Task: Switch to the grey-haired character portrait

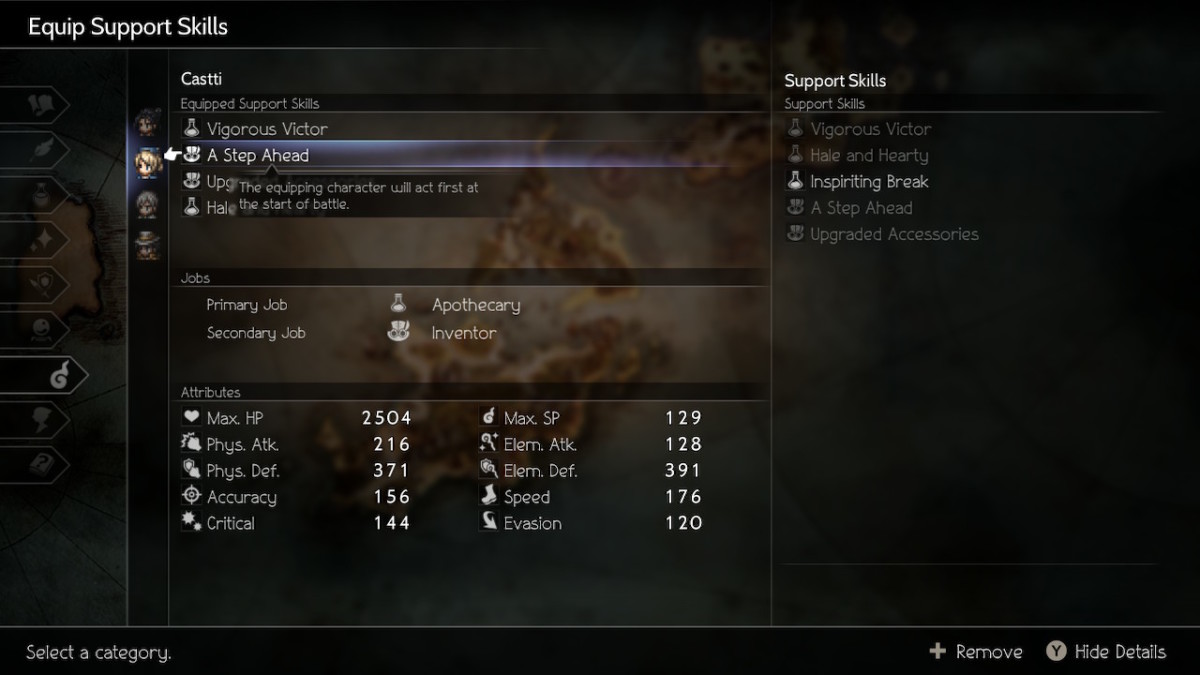Action: [147, 204]
